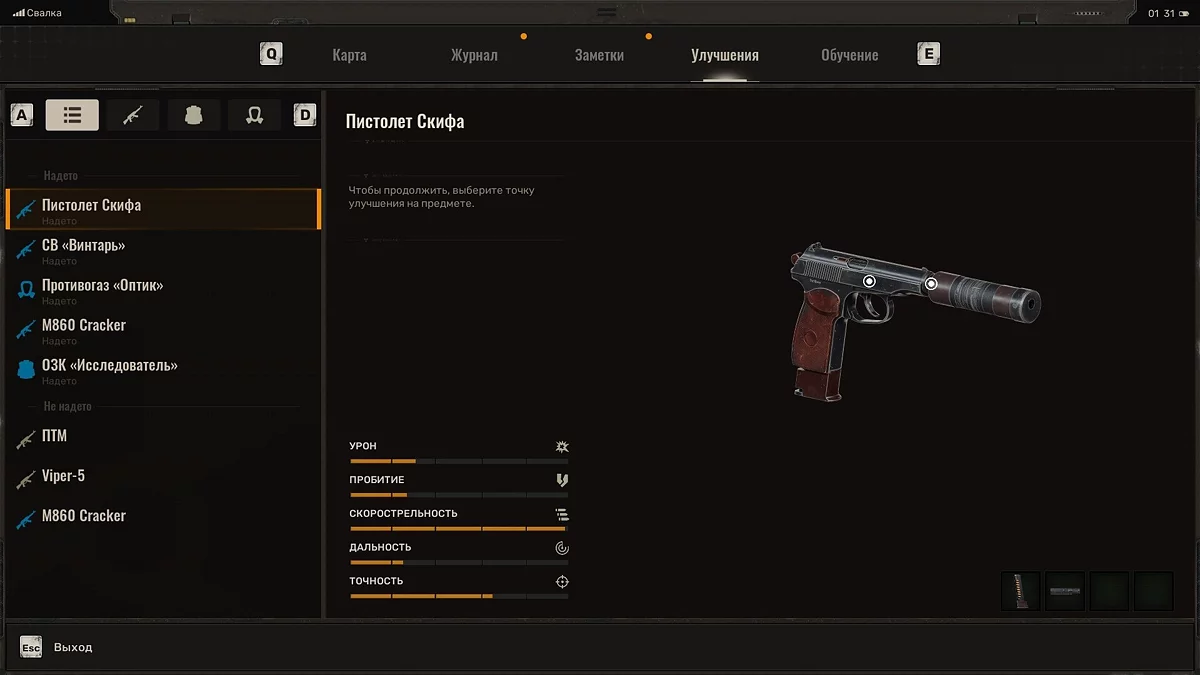Open the magazine attachment slot
The width and height of the screenshot is (1200, 675).
[x=1021, y=591]
